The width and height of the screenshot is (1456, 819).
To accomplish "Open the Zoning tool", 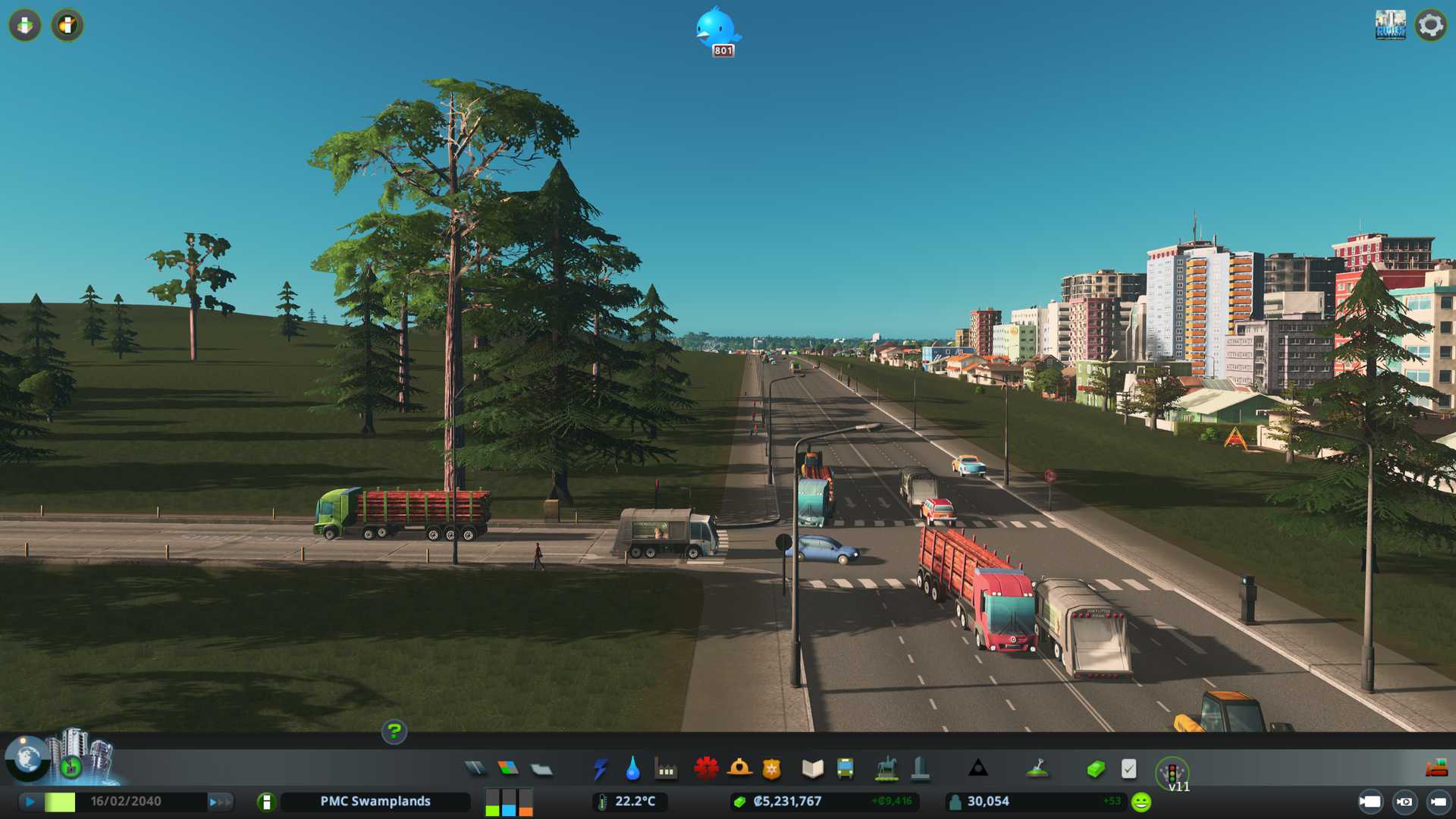I will click(508, 769).
